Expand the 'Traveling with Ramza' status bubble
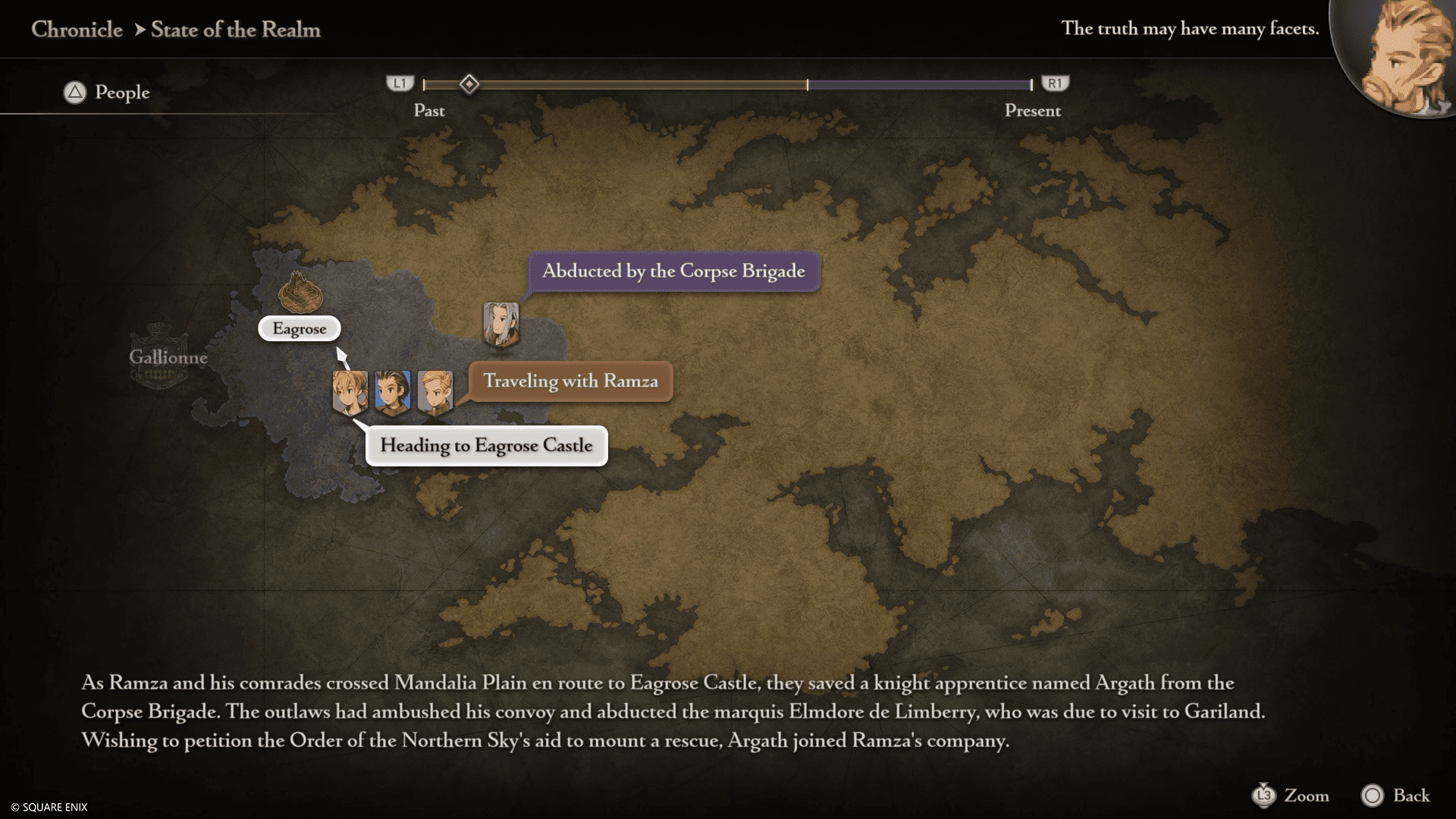The width and height of the screenshot is (1456, 819). coord(571,381)
